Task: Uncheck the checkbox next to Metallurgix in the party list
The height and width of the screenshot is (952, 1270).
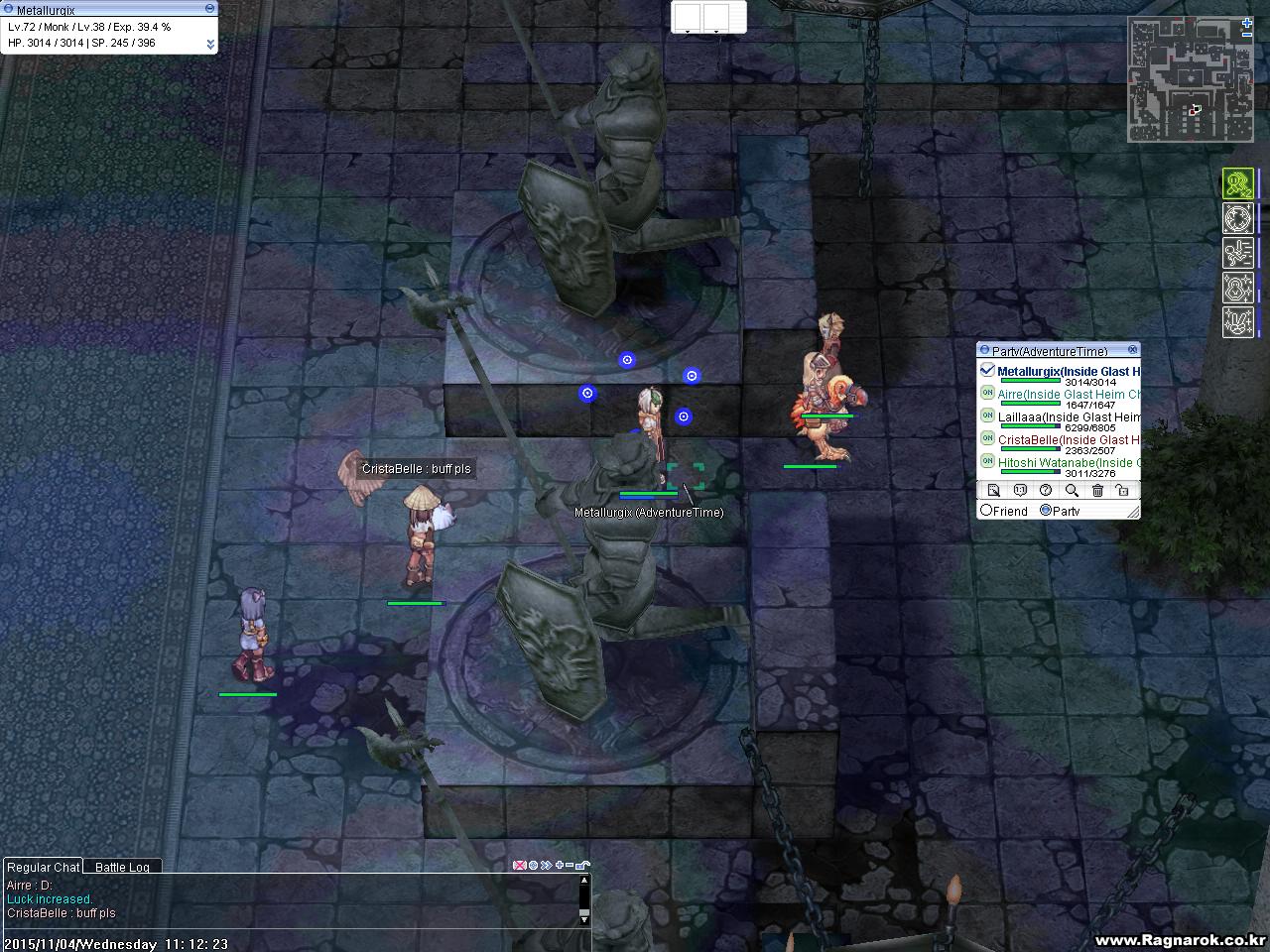Action: [987, 368]
